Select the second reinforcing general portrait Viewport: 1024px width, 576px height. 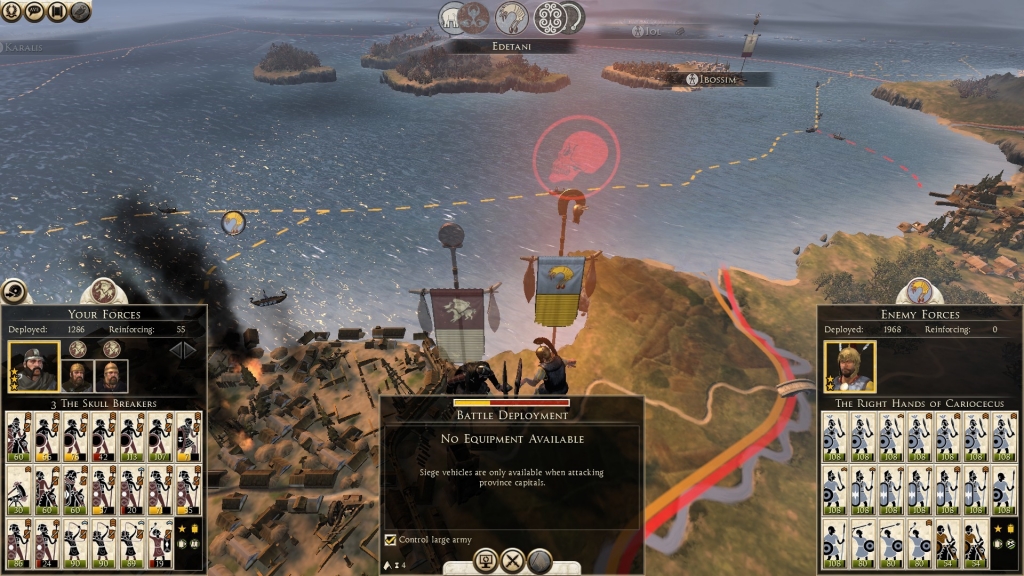(x=78, y=375)
